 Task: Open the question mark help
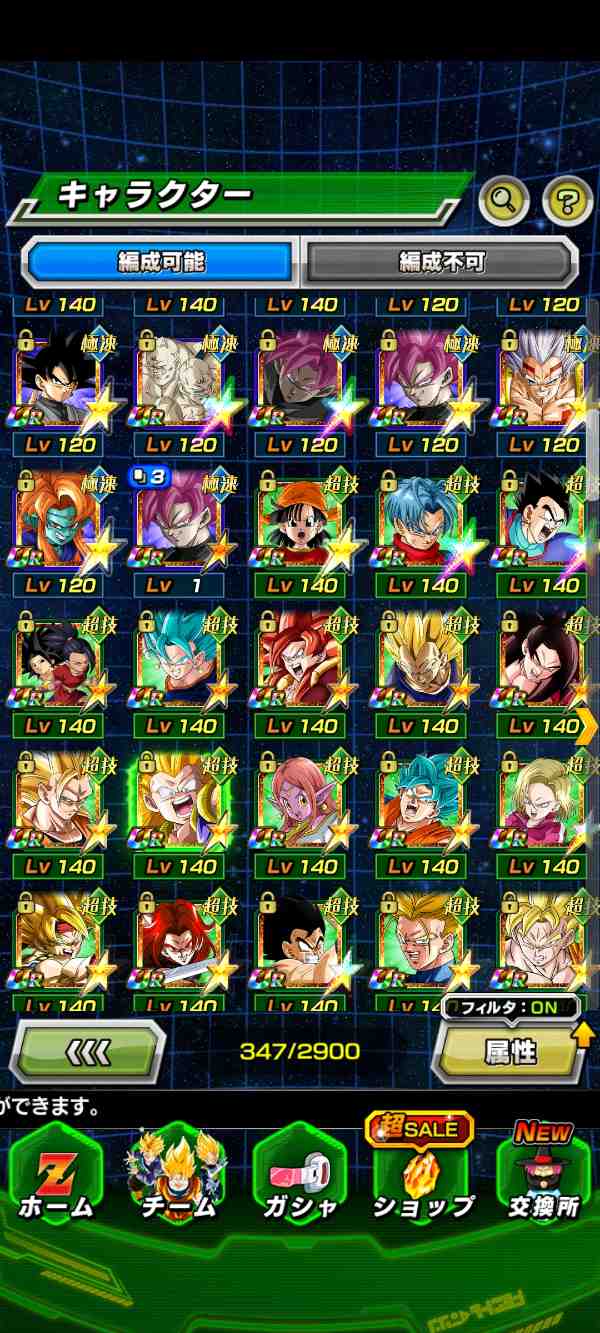566,201
